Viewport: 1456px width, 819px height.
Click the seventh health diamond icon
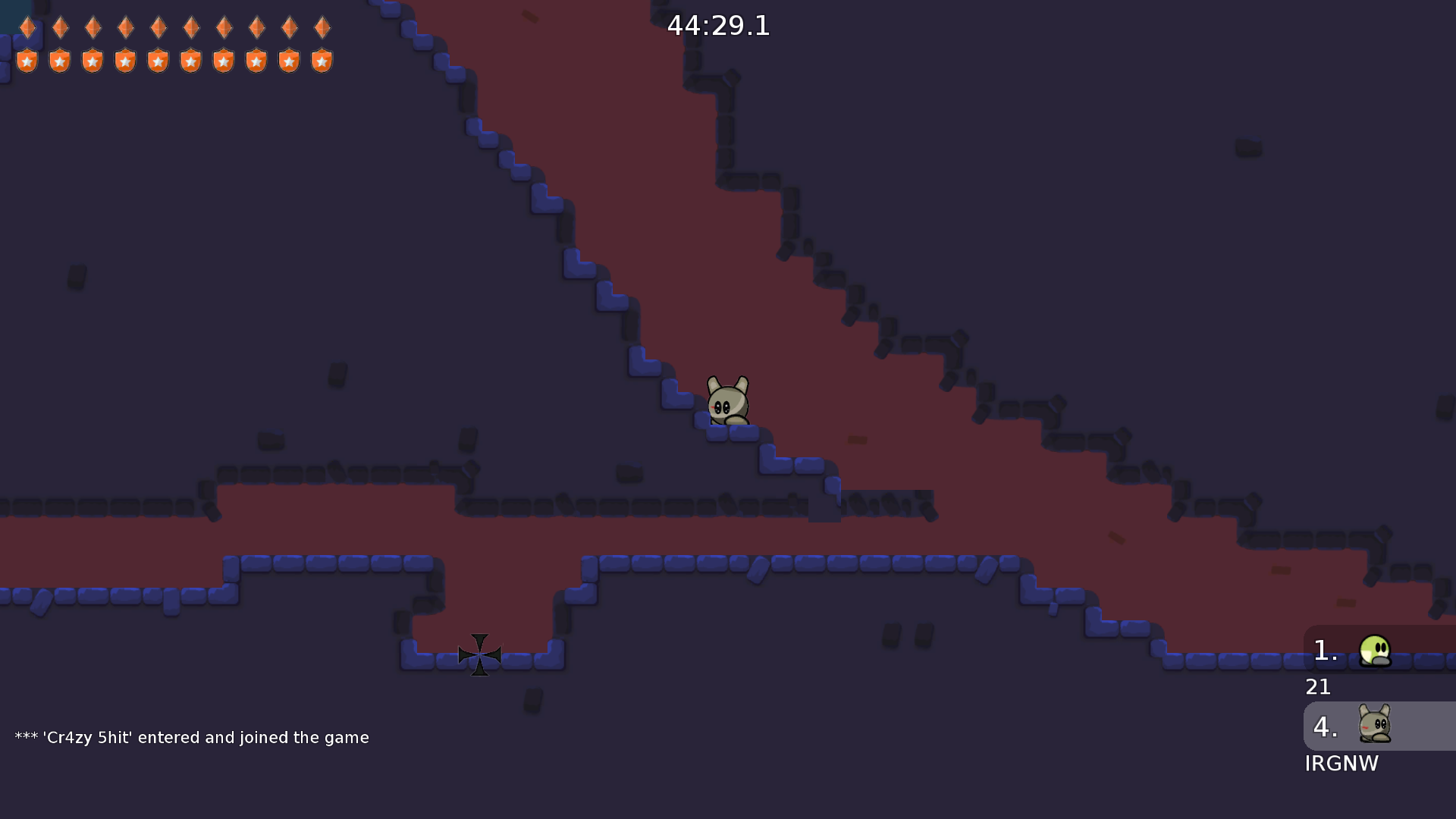tap(223, 28)
